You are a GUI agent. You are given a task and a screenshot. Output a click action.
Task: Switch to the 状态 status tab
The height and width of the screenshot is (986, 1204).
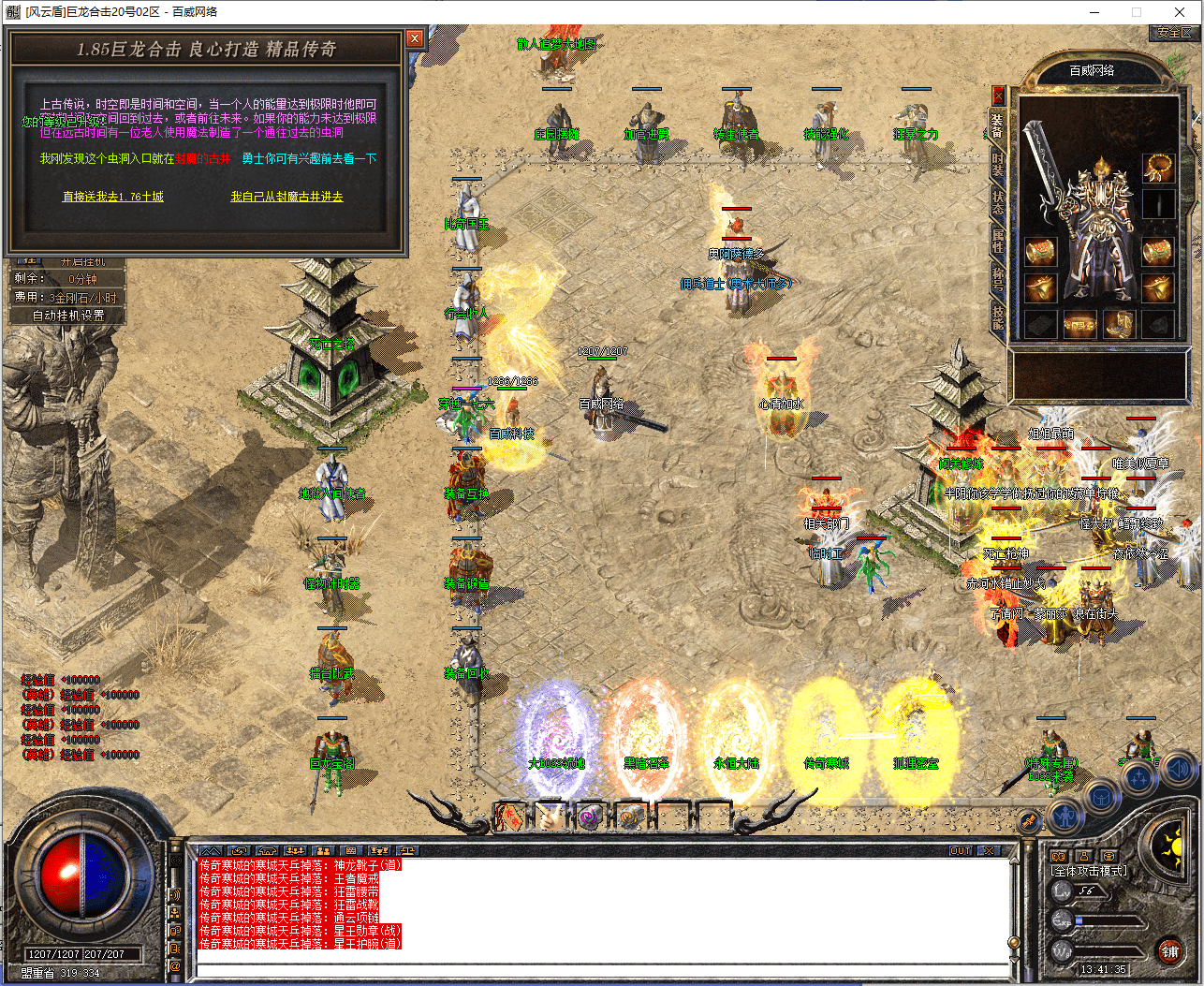998,202
